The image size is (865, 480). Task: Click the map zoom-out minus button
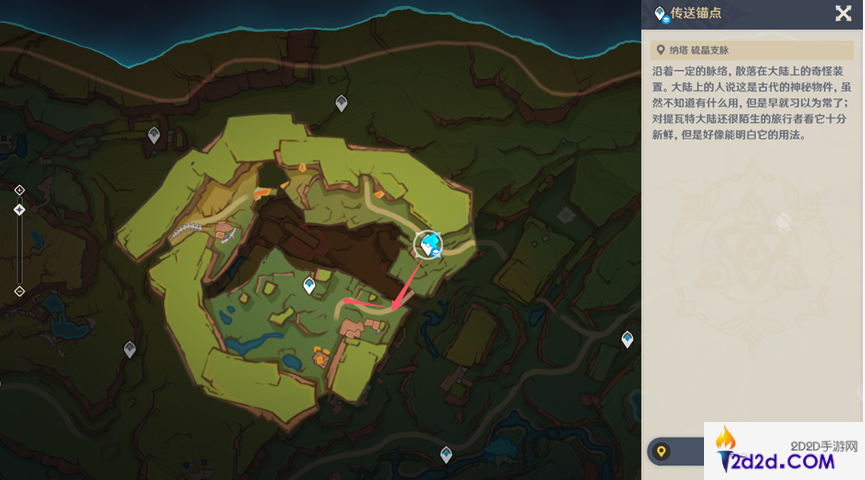pyautogui.click(x=19, y=291)
